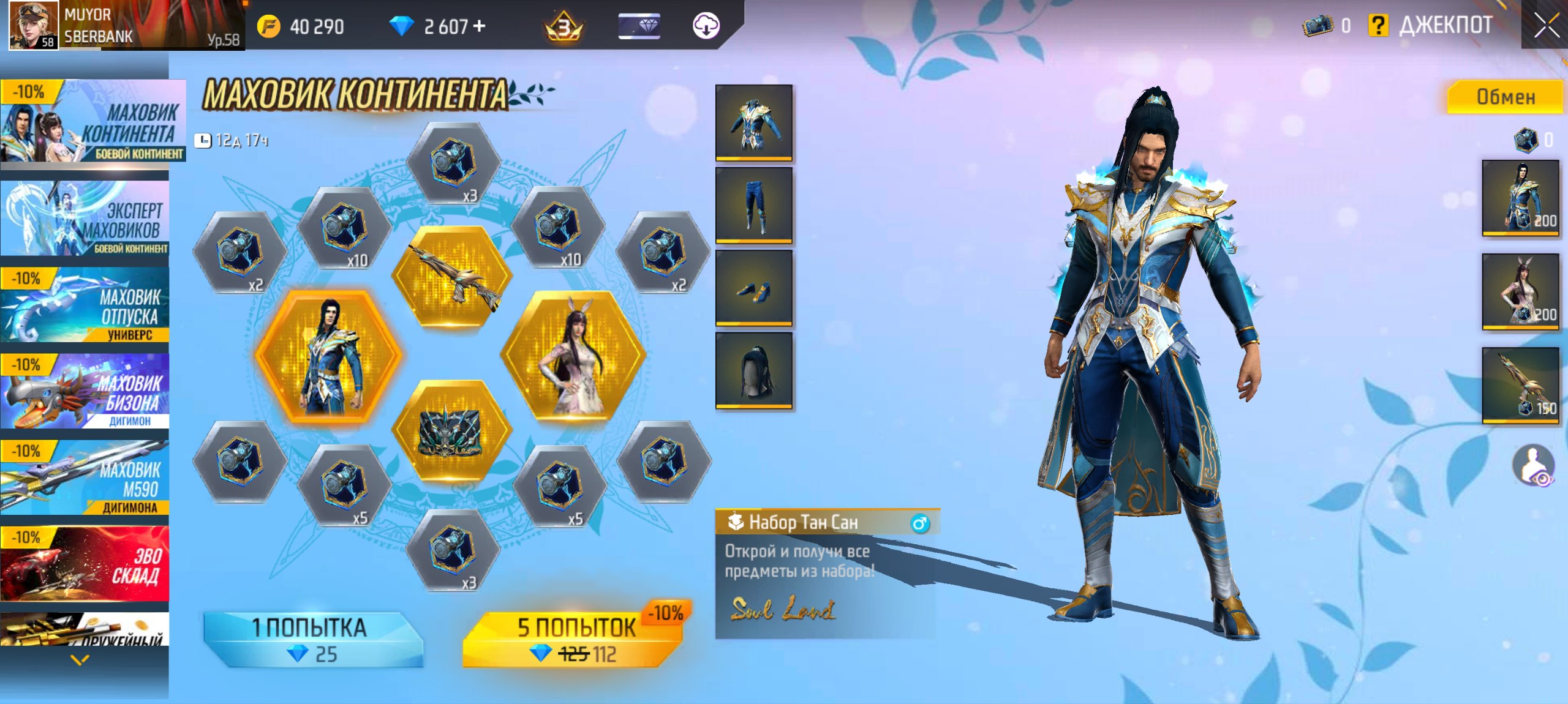The image size is (1568, 704).
Task: Expand event list with down arrow
Action: (80, 660)
